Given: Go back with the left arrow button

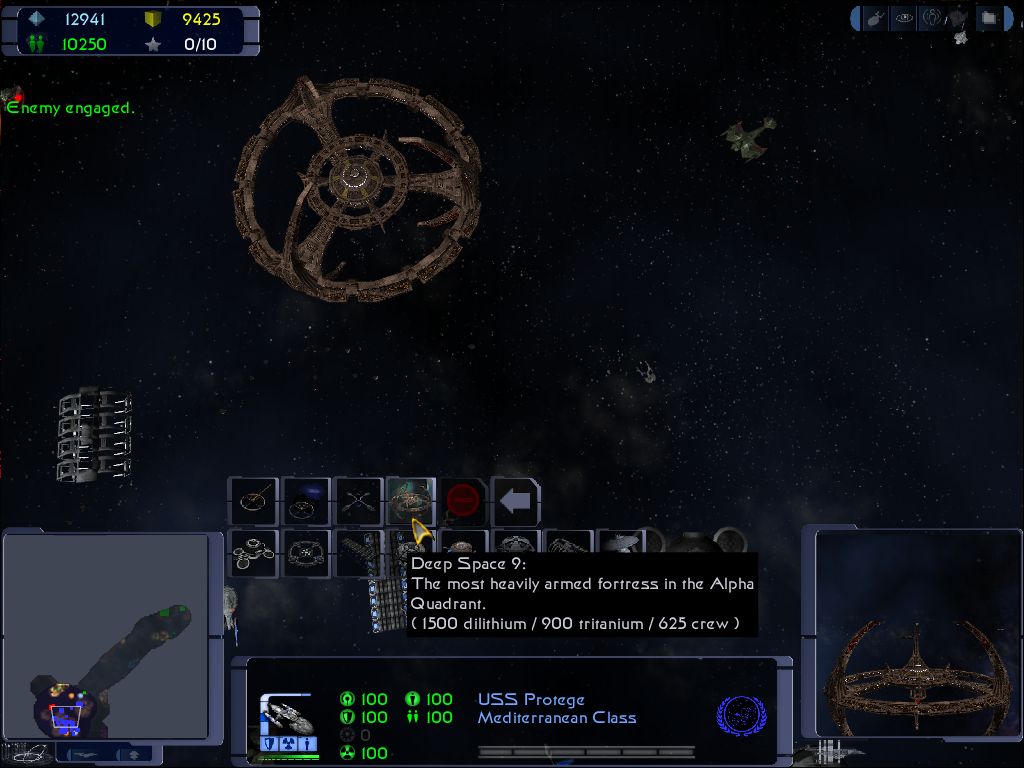Looking at the screenshot, I should pyautogui.click(x=516, y=500).
